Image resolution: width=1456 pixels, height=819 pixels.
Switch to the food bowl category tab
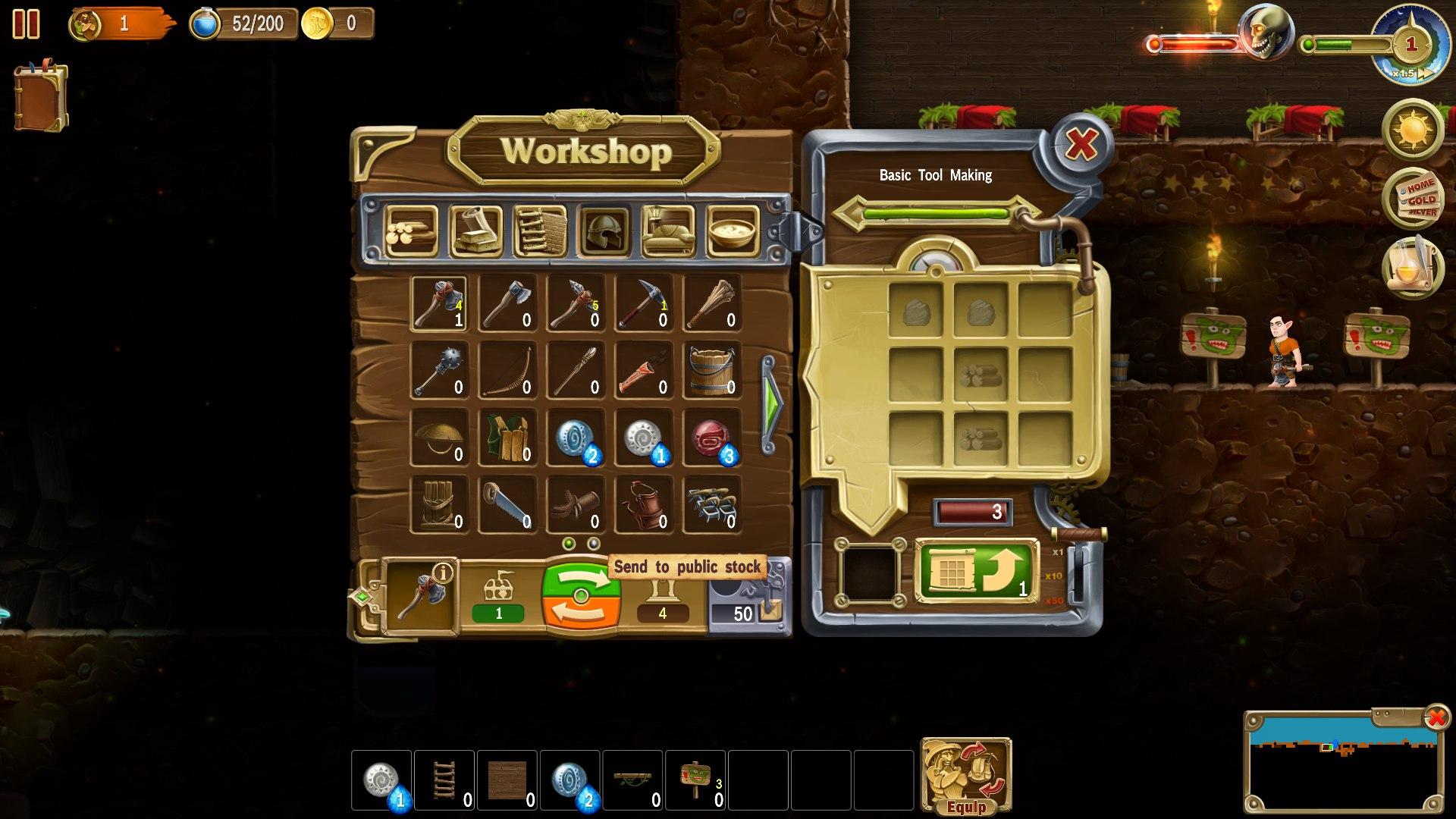coord(733,231)
